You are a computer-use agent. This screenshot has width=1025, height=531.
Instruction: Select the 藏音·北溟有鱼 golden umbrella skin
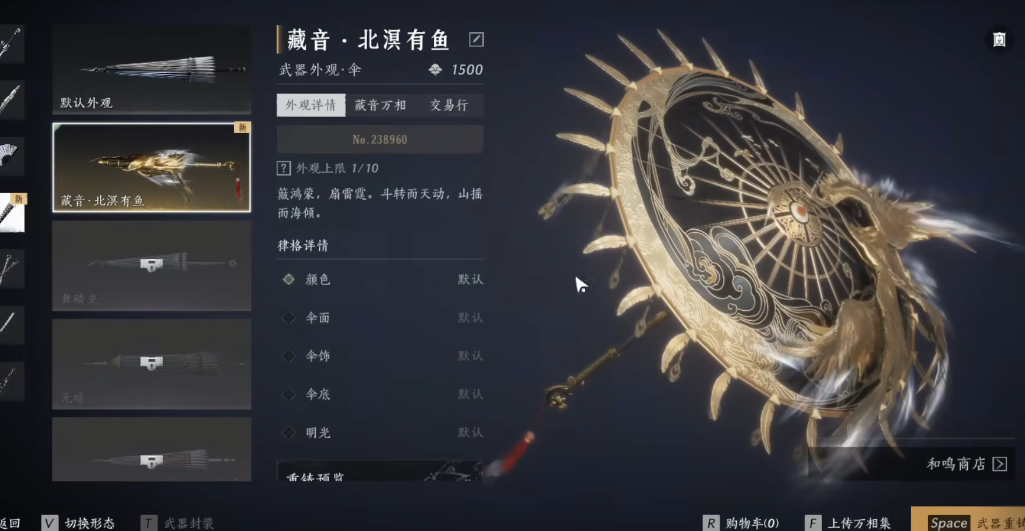[x=151, y=167]
